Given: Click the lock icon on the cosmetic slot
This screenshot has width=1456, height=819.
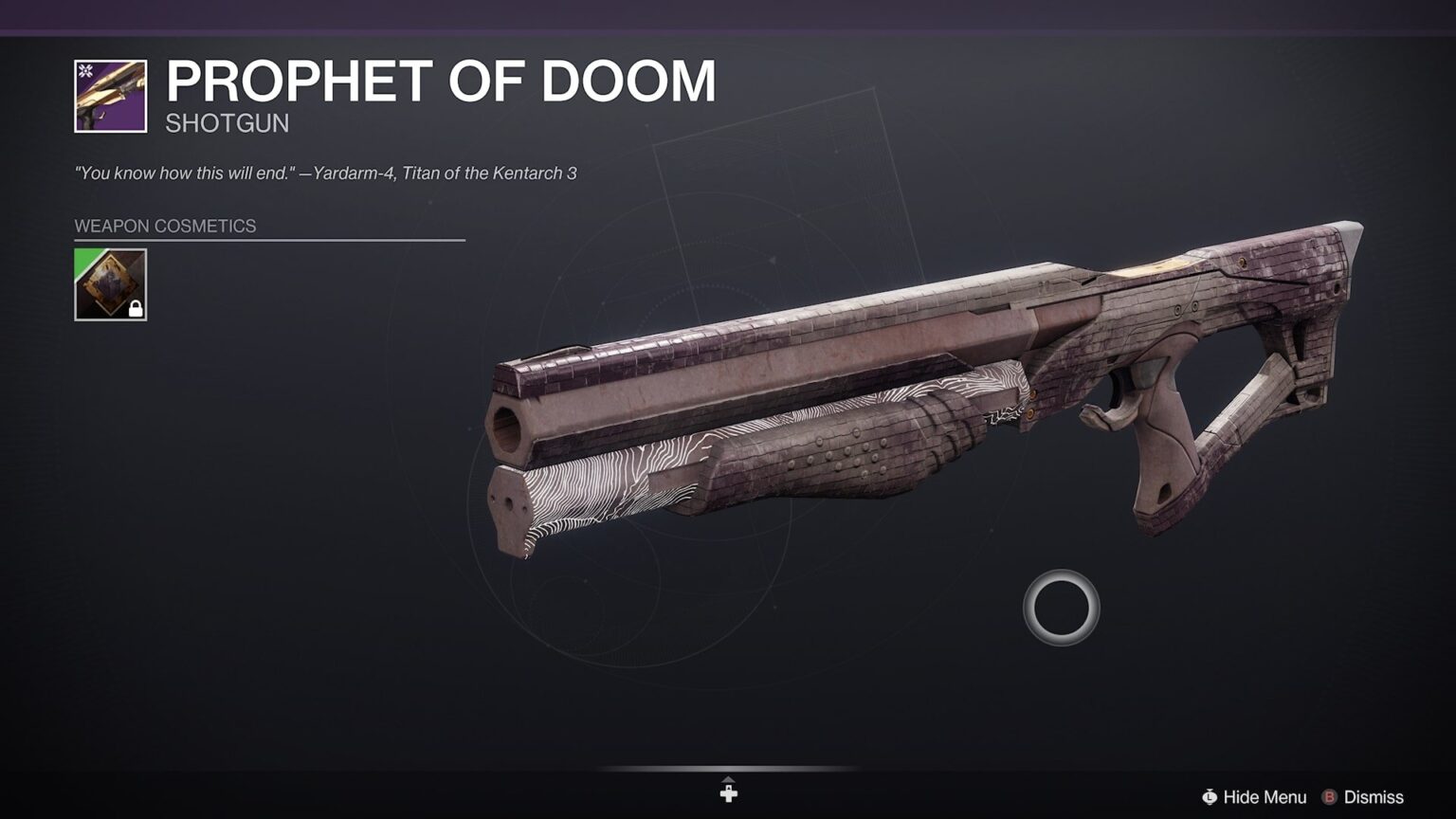Looking at the screenshot, I should pos(136,307).
